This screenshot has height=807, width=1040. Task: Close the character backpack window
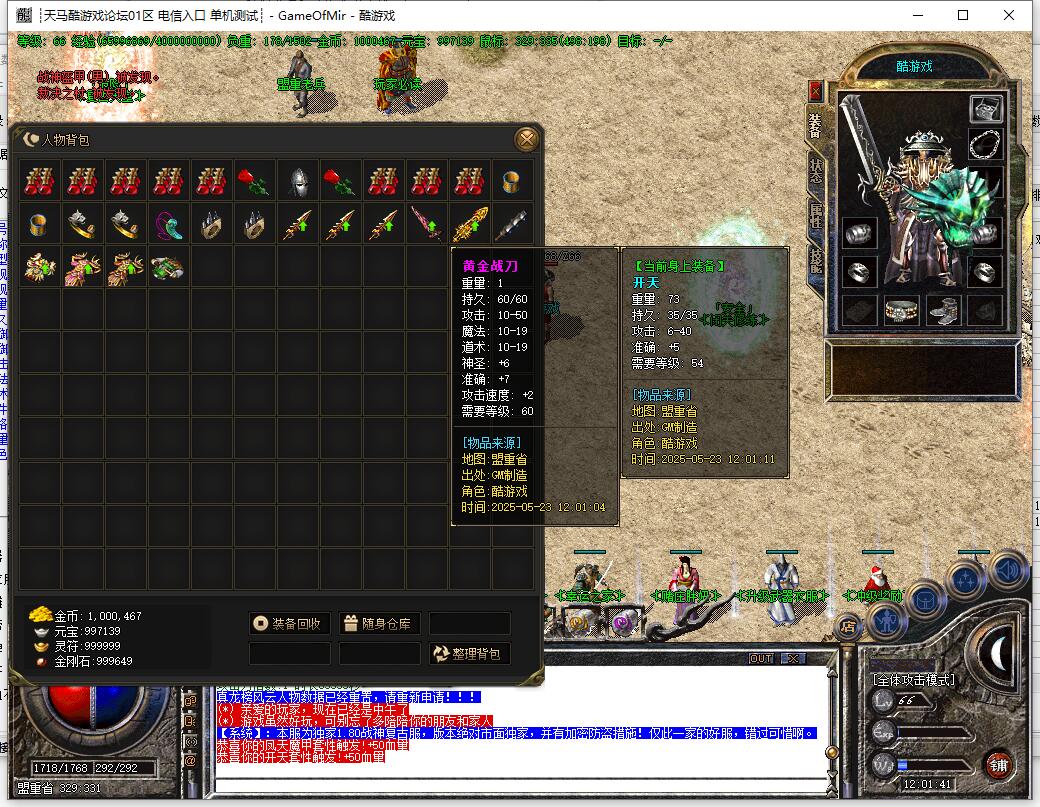pos(526,139)
